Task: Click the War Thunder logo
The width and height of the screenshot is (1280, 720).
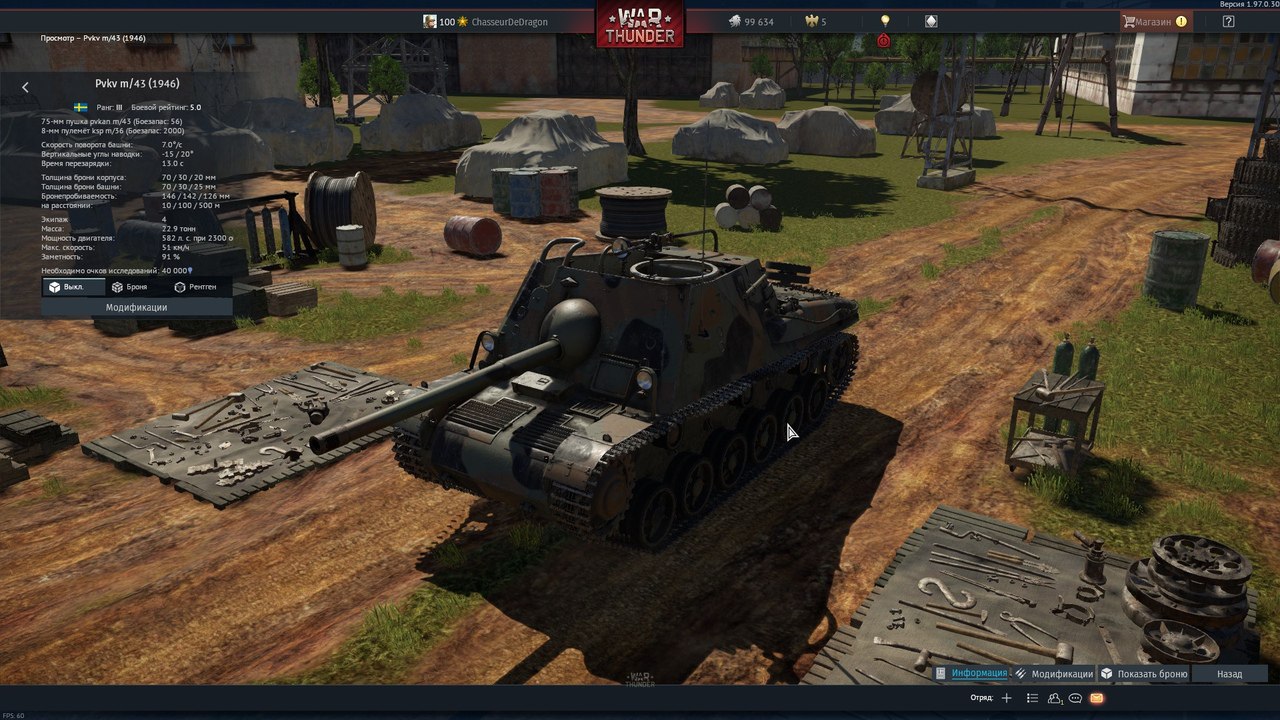Action: (640, 24)
